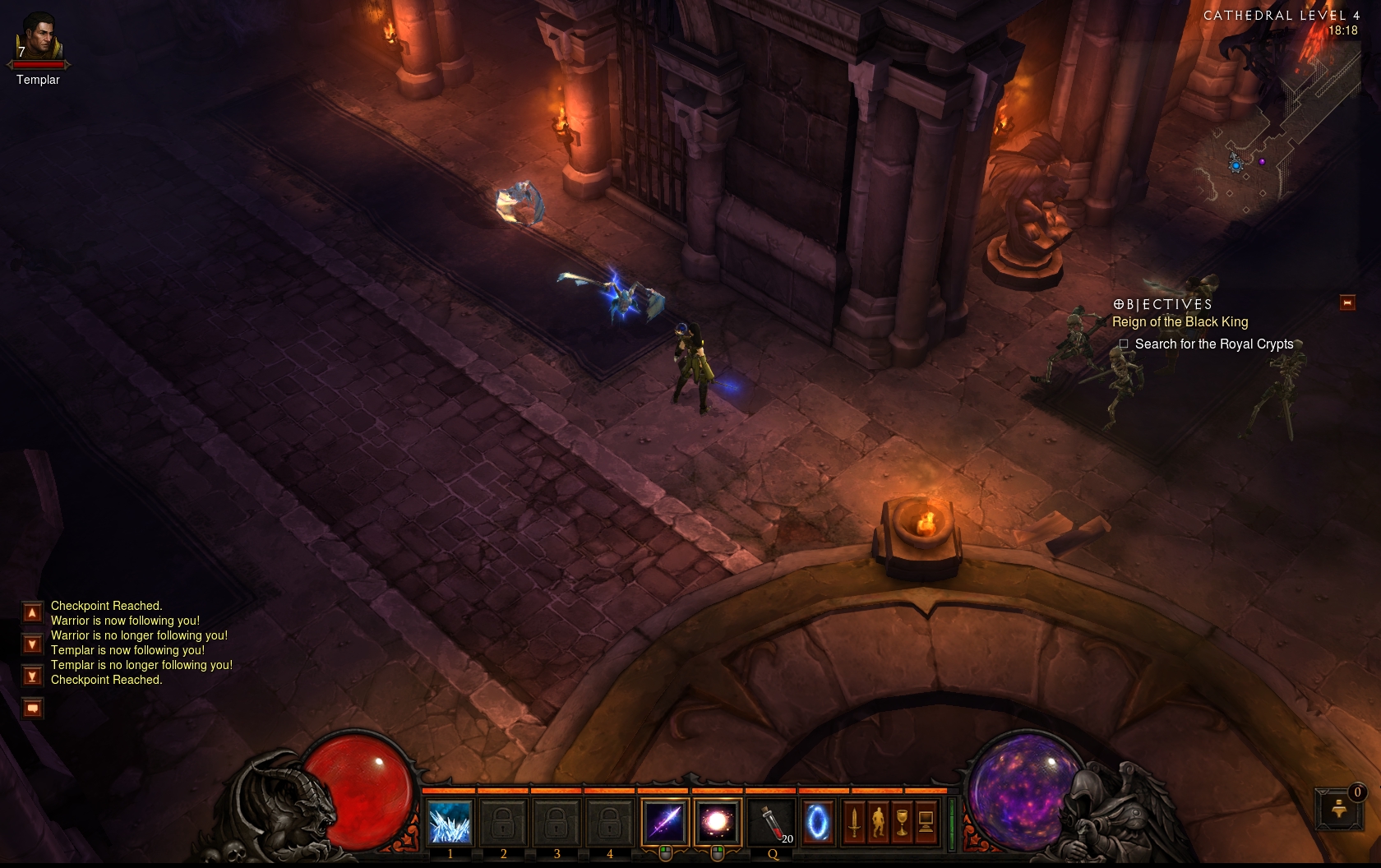This screenshot has width=1381, height=868.
Task: Open the chat speech bubble button
Action: [32, 708]
